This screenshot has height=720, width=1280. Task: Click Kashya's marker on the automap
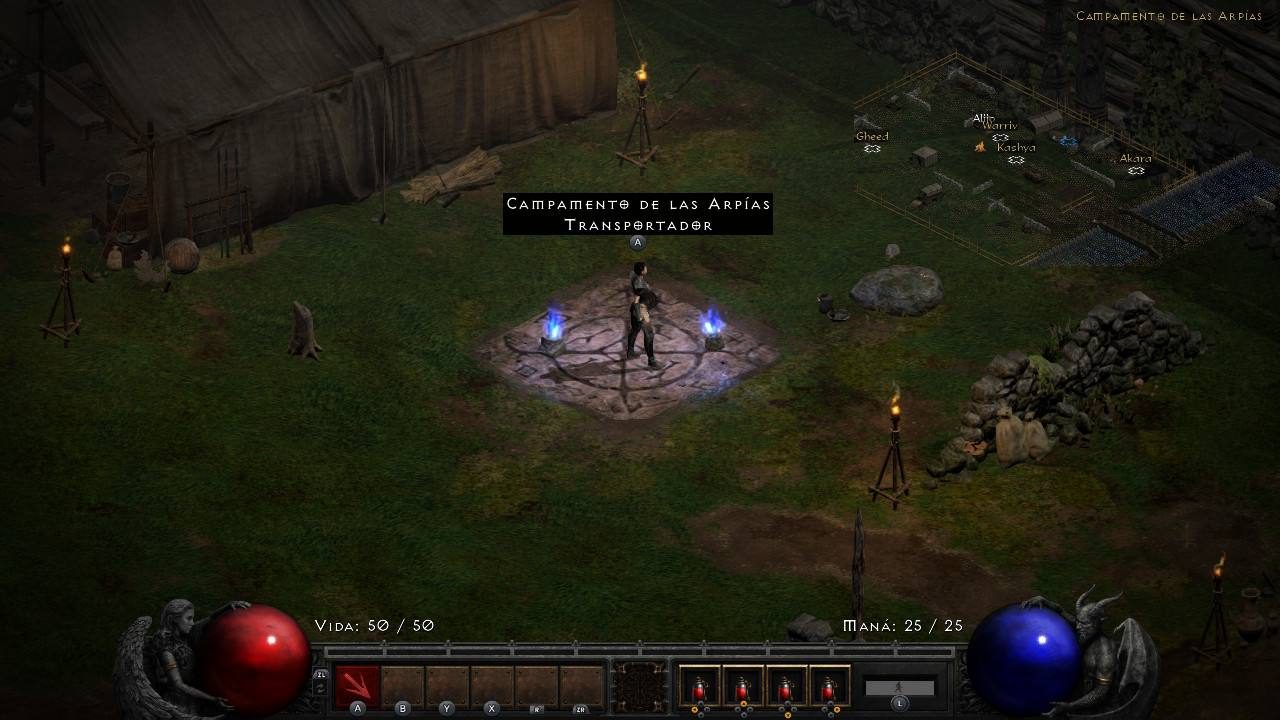[x=1016, y=159]
